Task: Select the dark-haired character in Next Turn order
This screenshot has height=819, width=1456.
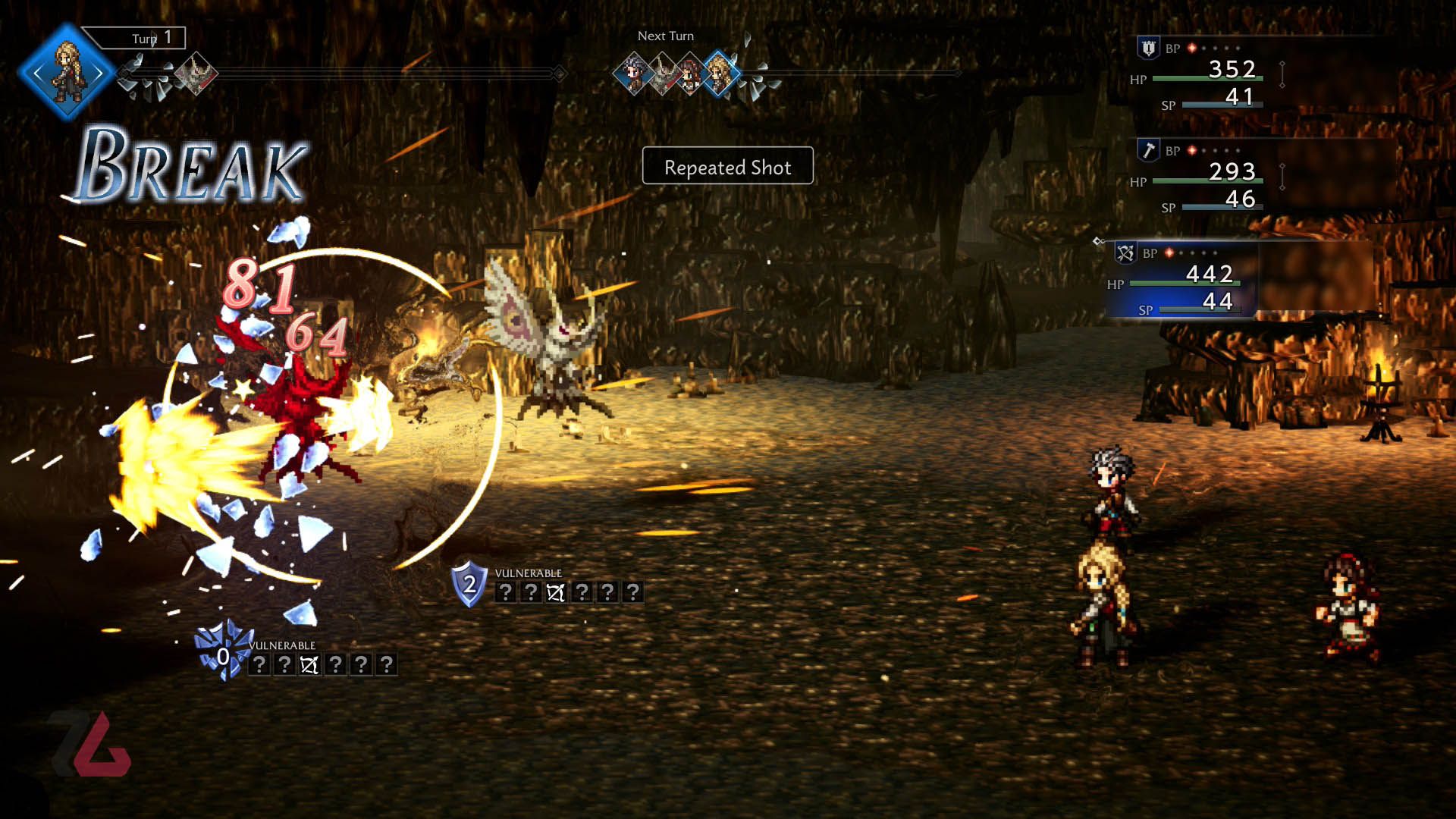Action: 633,74
